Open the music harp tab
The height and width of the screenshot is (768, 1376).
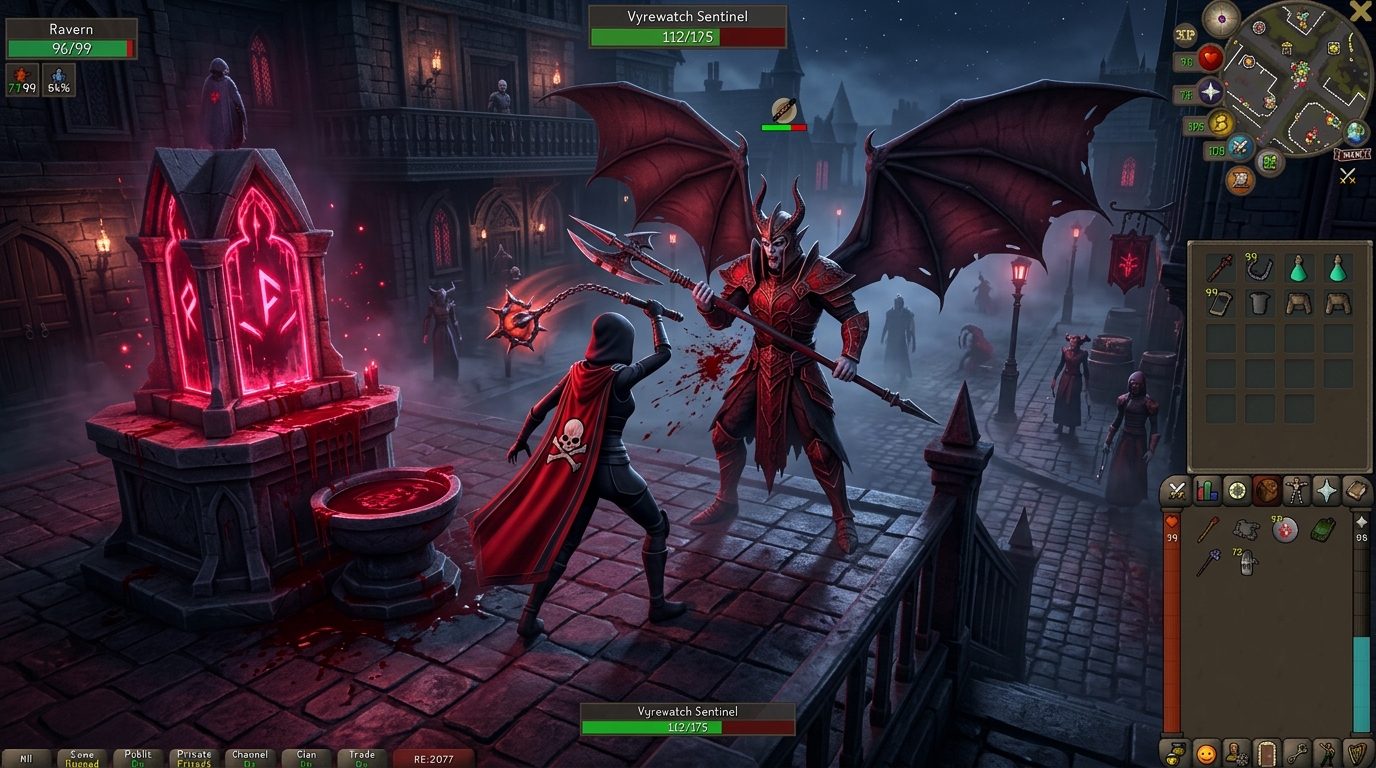point(1356,753)
